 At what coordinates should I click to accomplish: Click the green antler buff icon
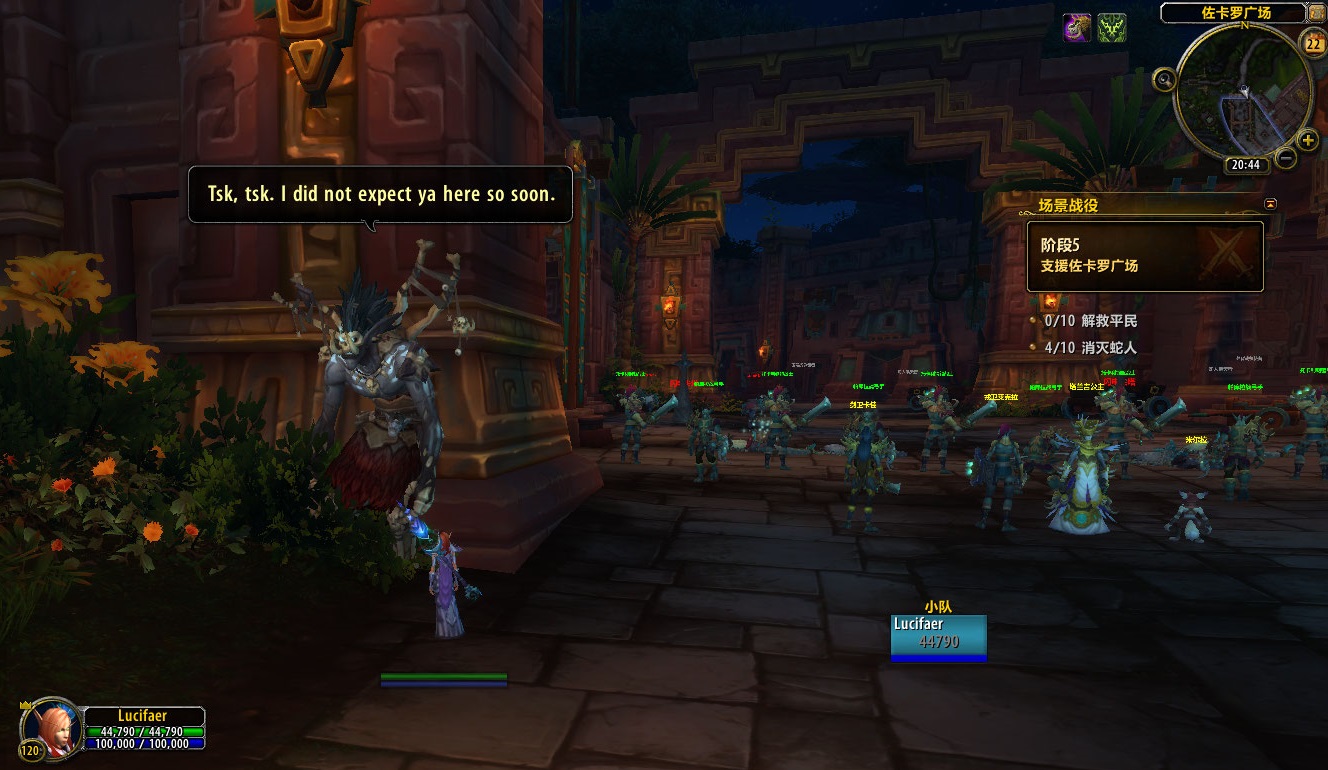[x=1112, y=28]
